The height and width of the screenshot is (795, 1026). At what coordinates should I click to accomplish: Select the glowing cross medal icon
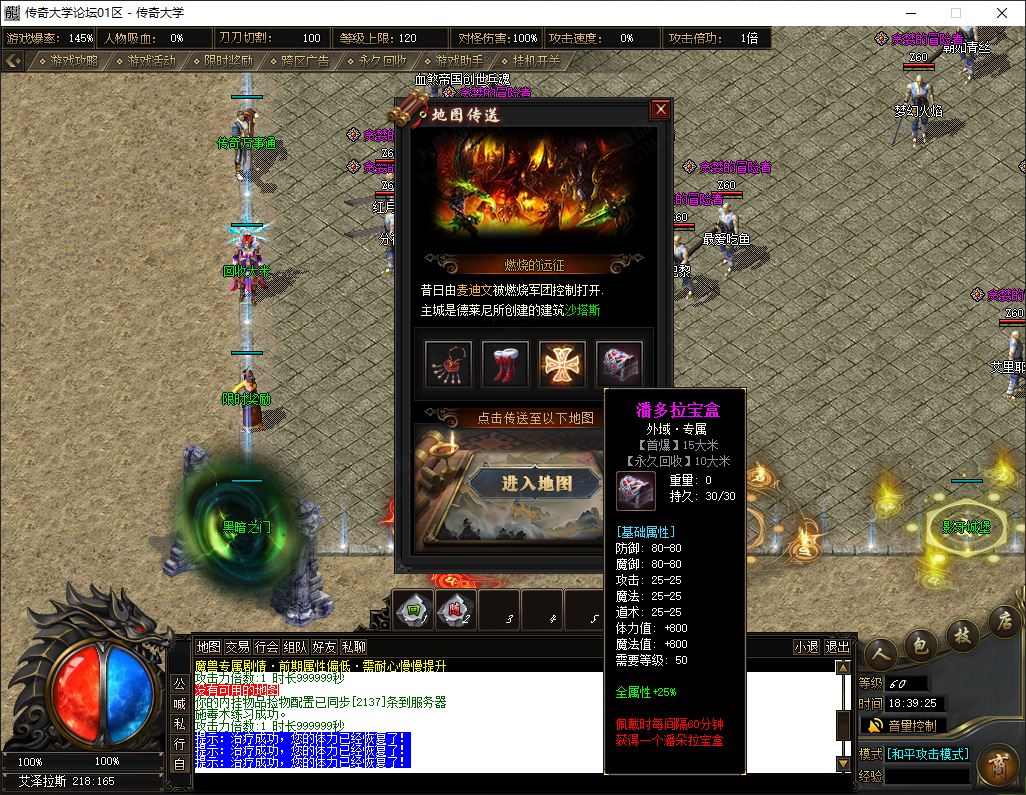562,363
